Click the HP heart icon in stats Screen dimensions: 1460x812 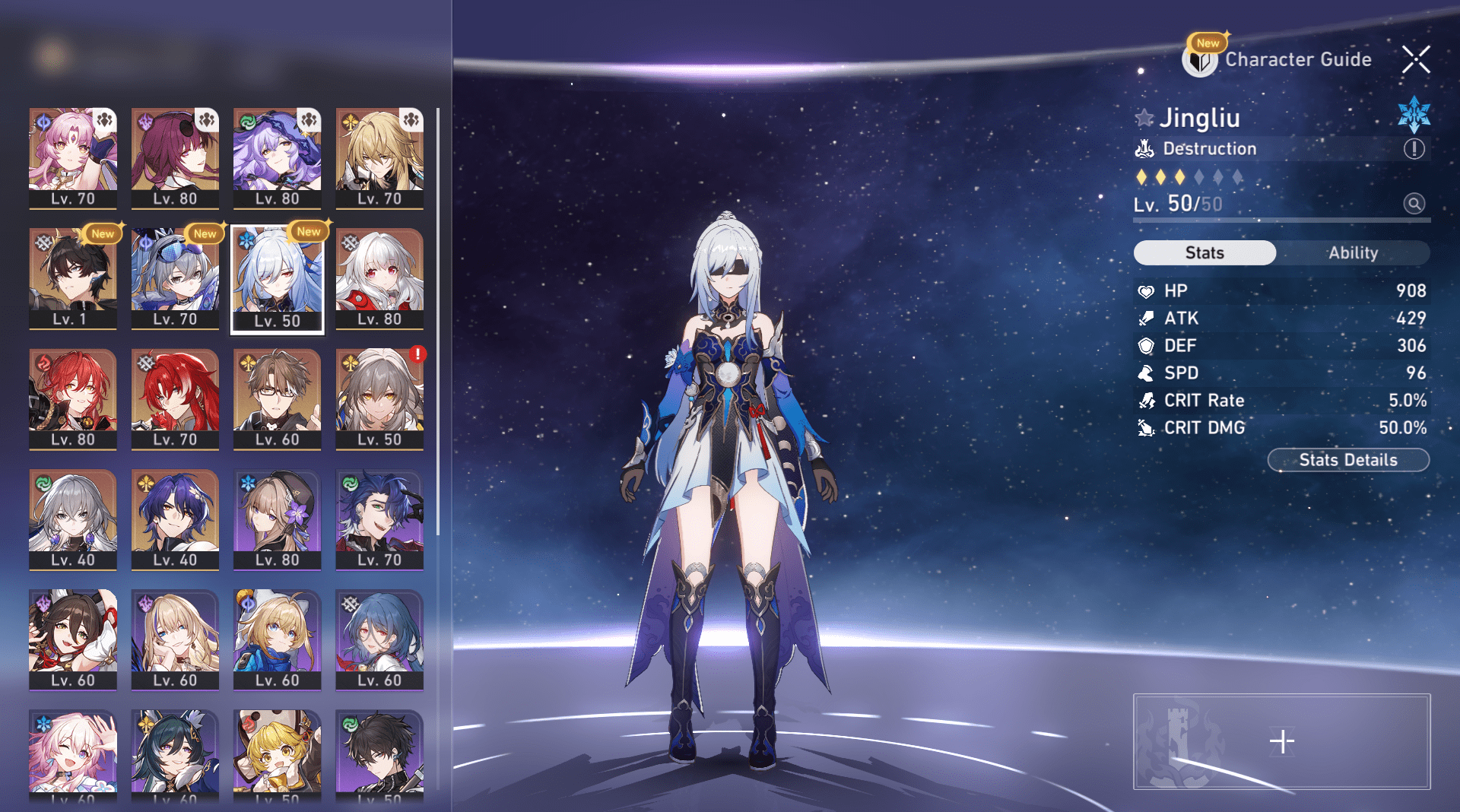tap(1145, 290)
